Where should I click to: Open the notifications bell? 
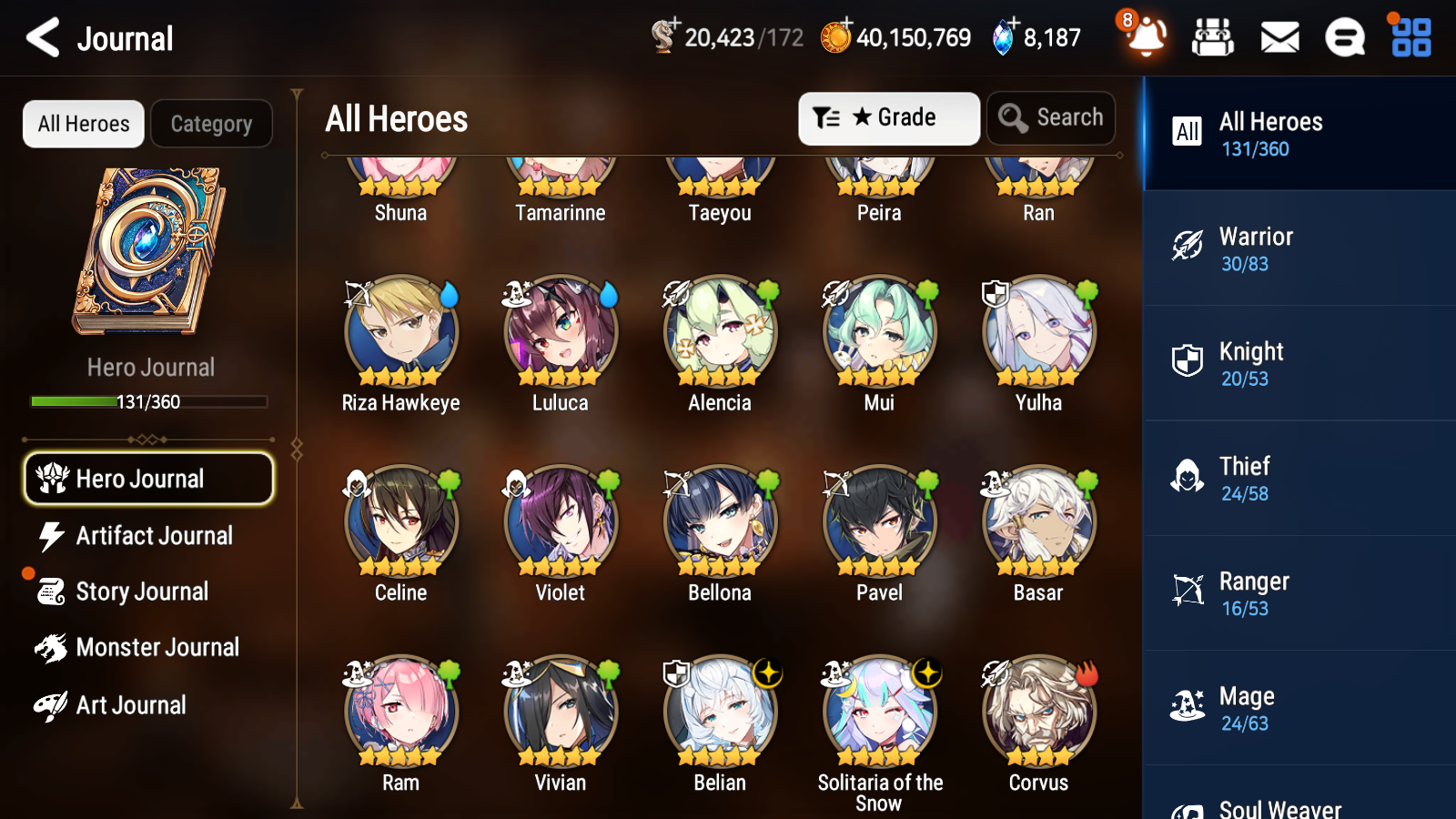(1146, 38)
